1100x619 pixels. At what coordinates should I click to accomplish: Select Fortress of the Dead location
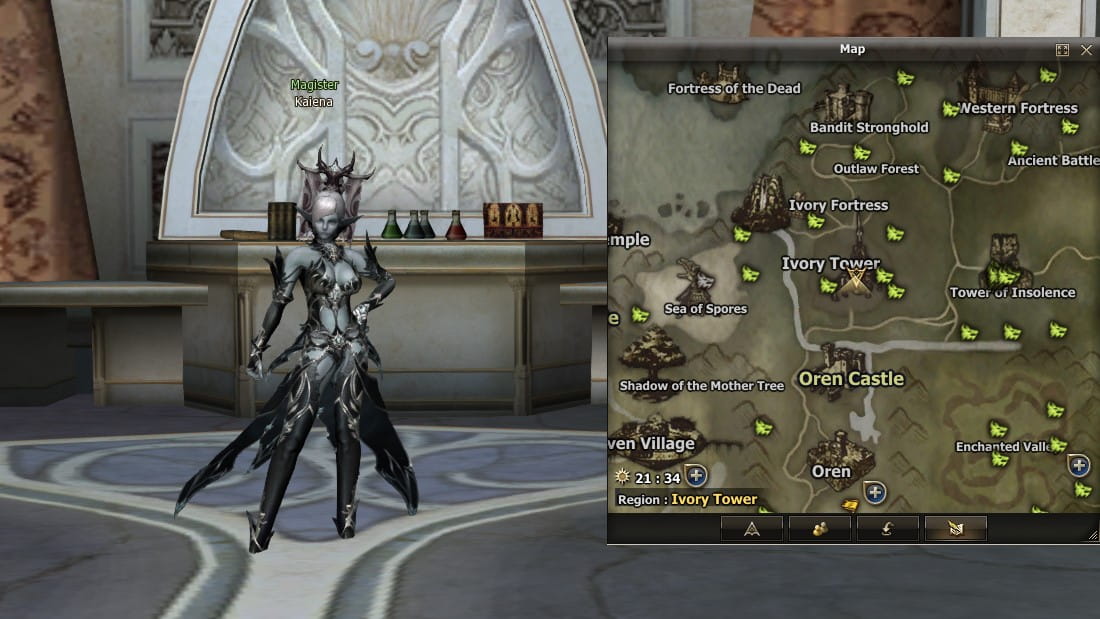click(734, 88)
